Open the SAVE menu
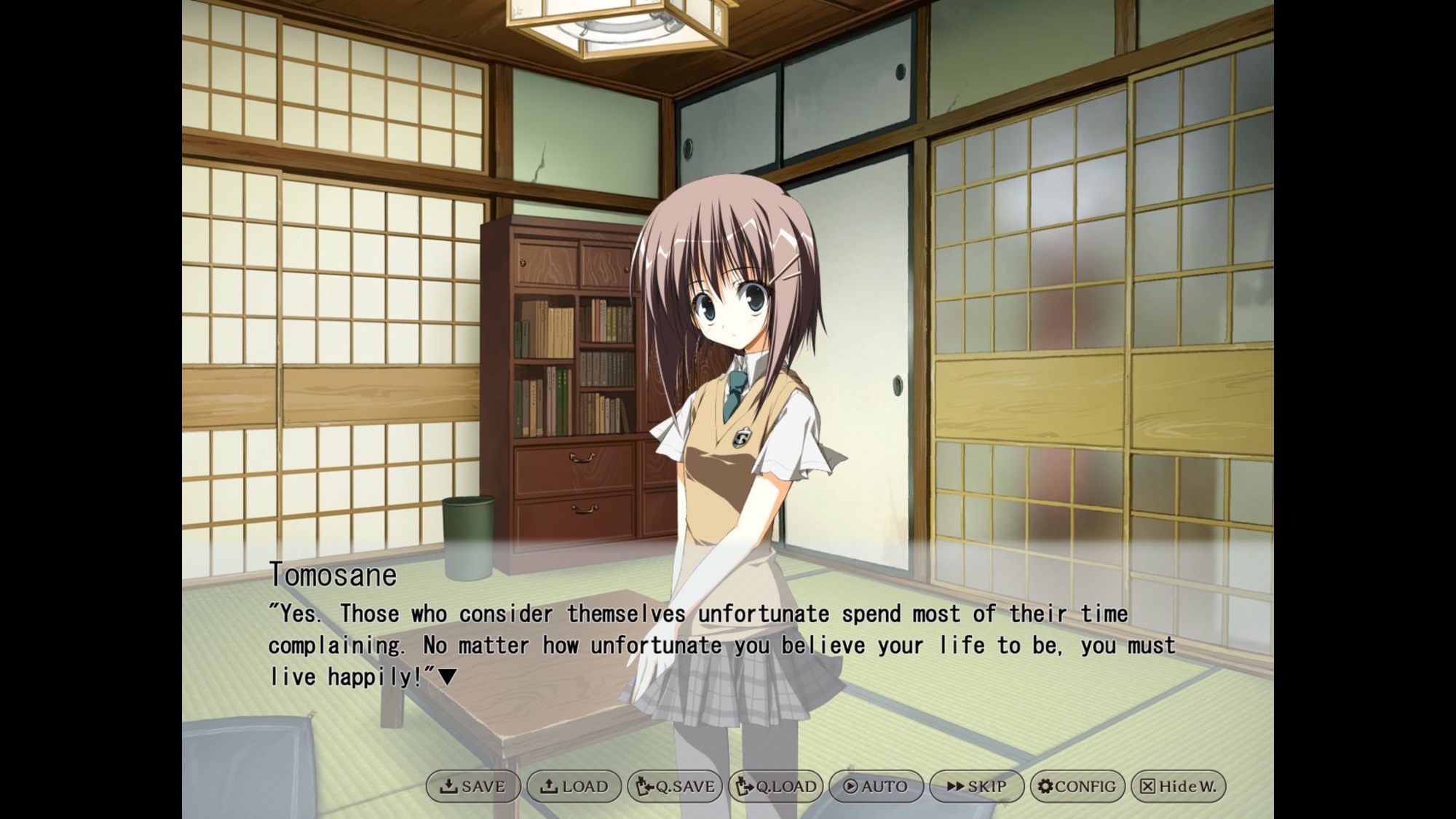The image size is (1456, 819). tap(473, 786)
